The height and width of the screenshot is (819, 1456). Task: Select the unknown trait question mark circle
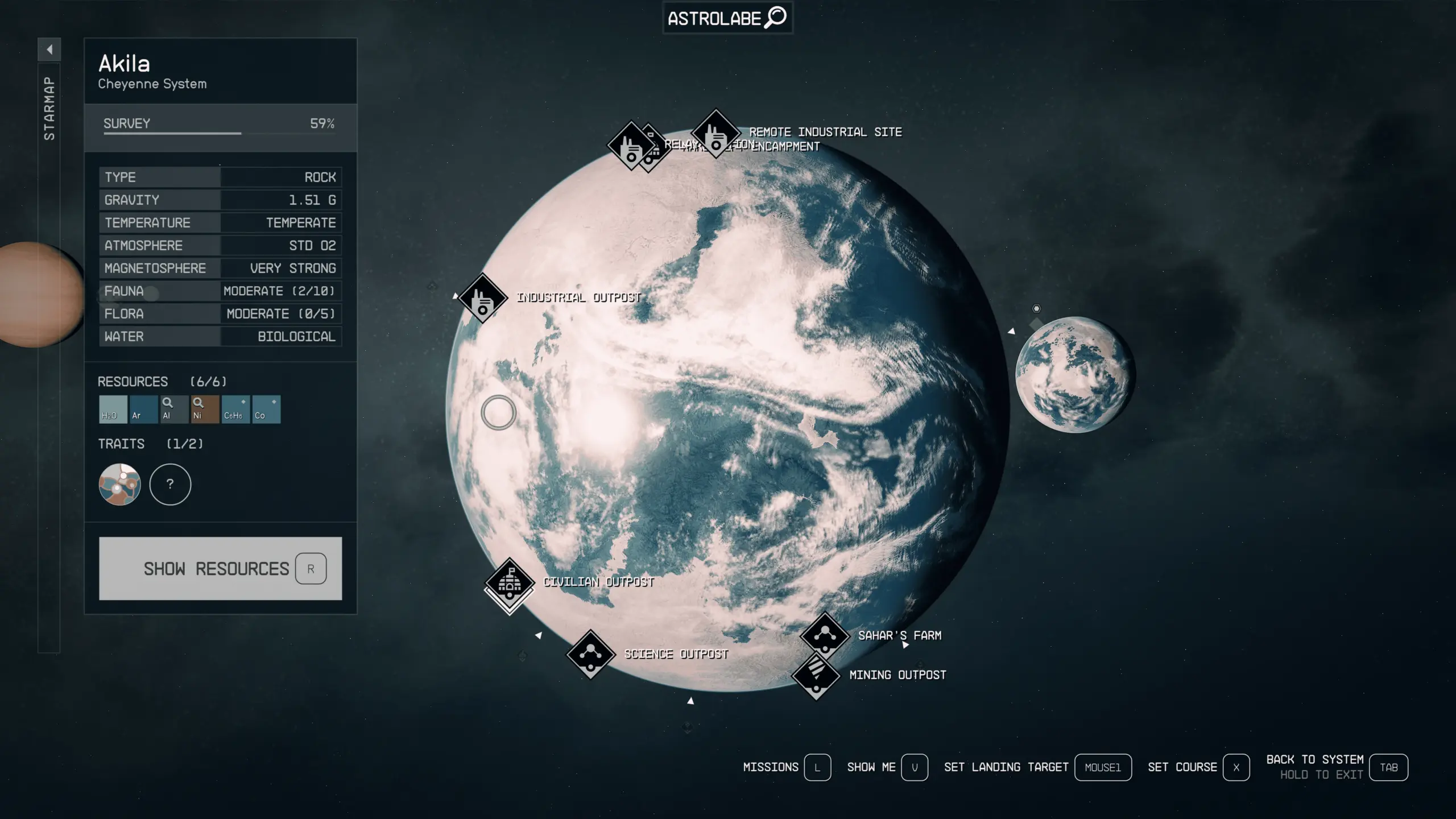point(170,484)
